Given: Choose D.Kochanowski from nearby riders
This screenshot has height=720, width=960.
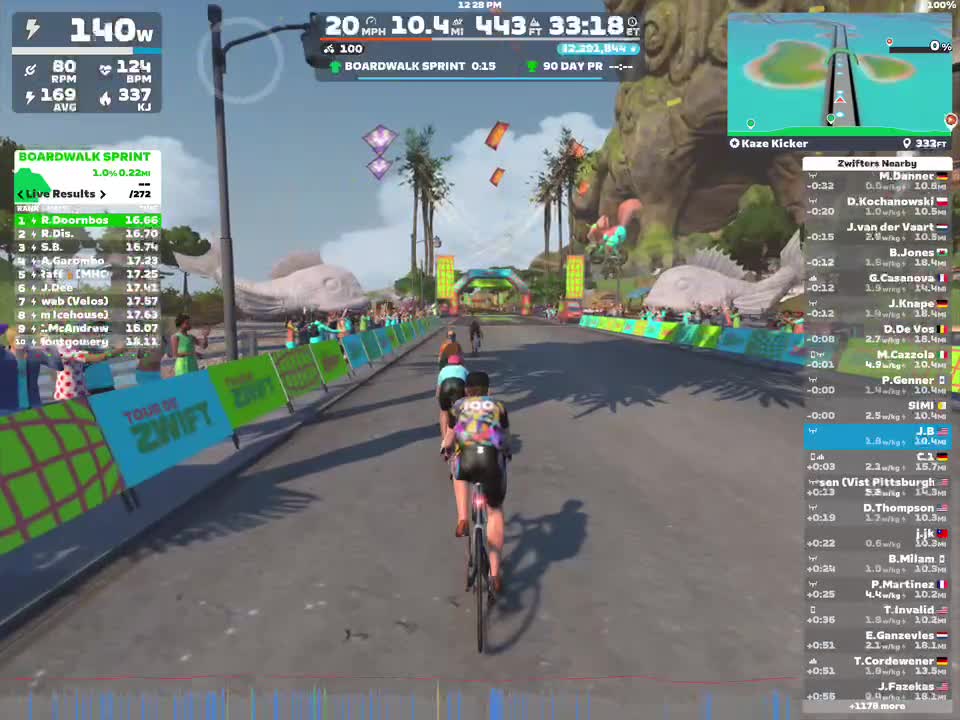Looking at the screenshot, I should (877, 206).
